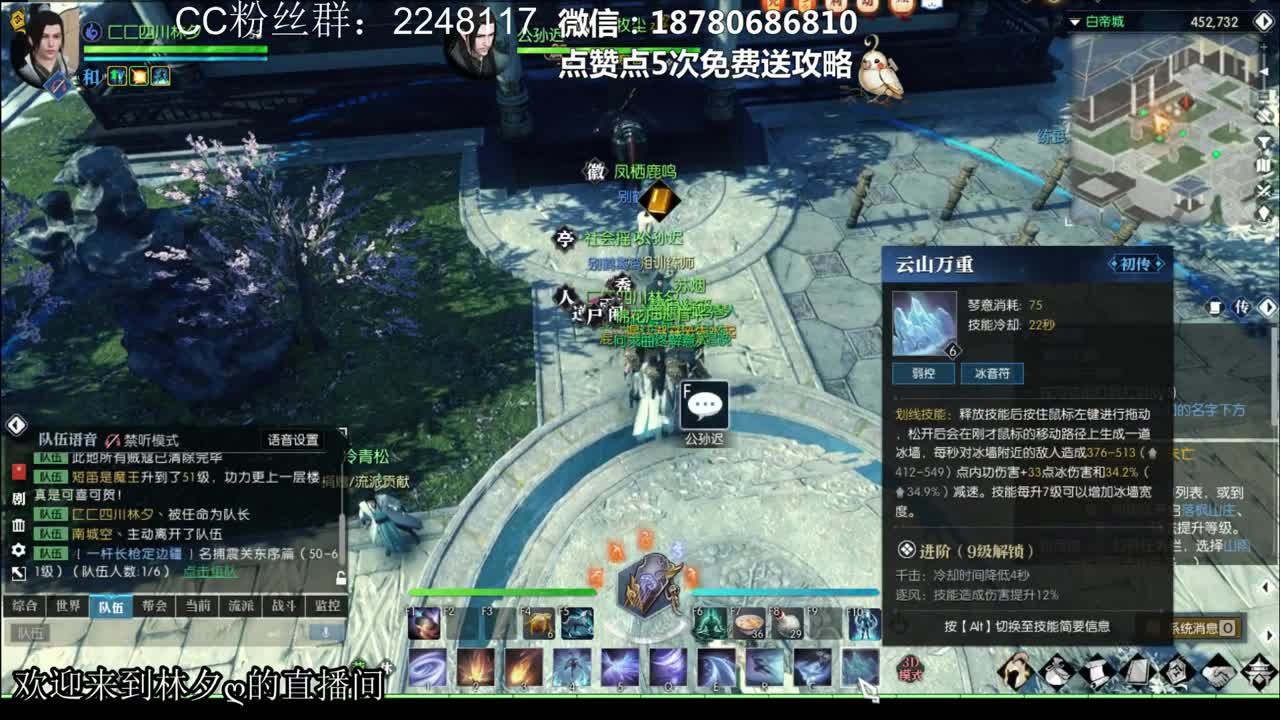Activate the F1 skill icon on the hotbar

tap(423, 622)
